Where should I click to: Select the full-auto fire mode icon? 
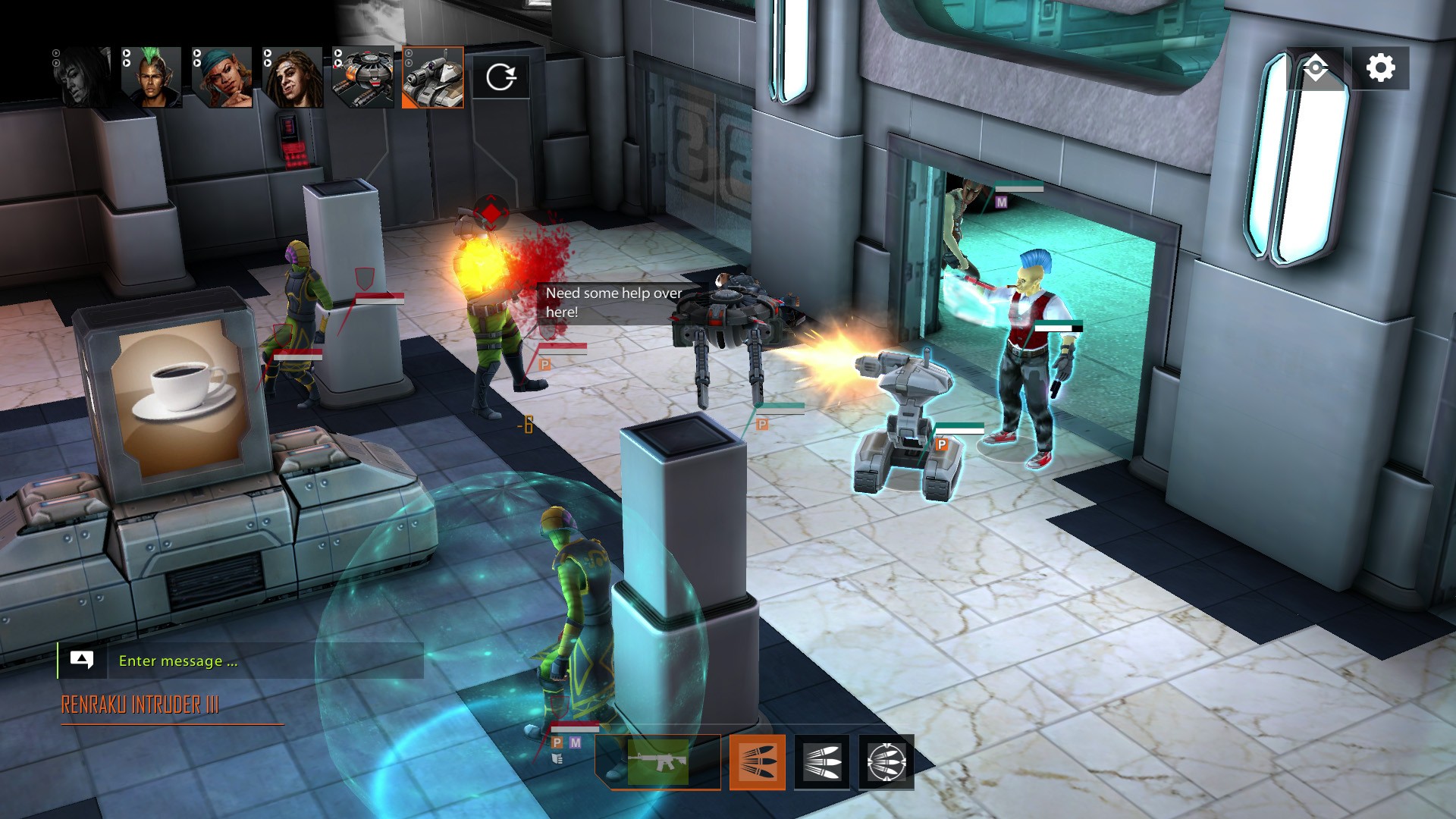click(823, 762)
